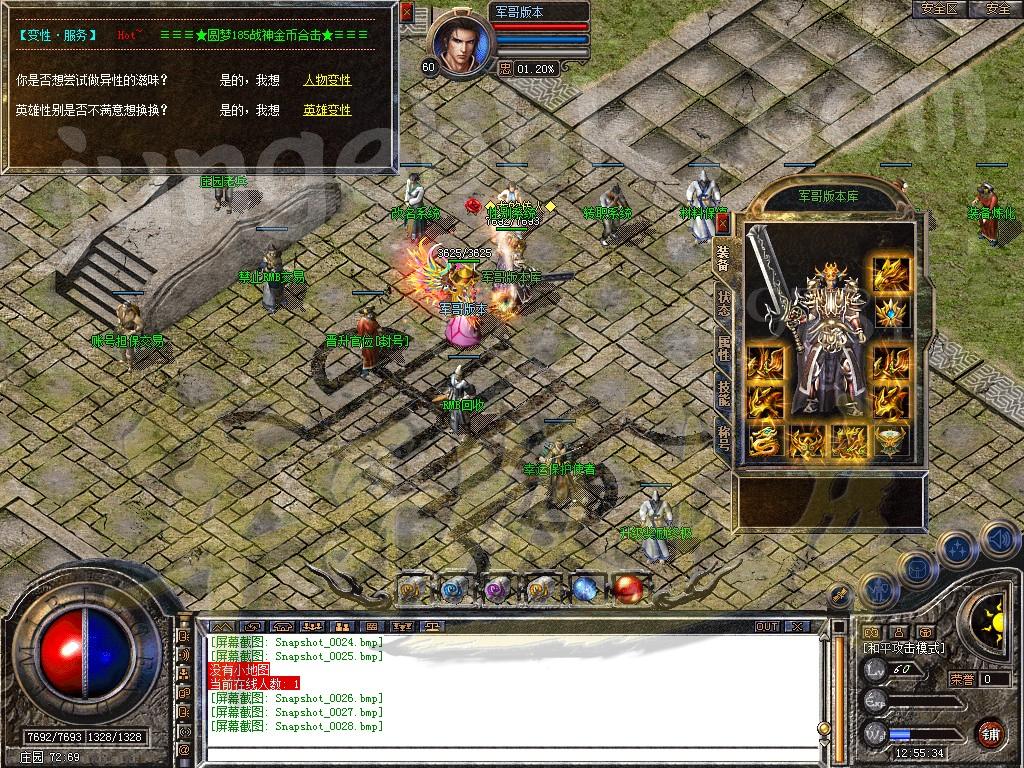Click the OUT button above chat
Image resolution: width=1024 pixels, height=768 pixels.
(x=766, y=626)
